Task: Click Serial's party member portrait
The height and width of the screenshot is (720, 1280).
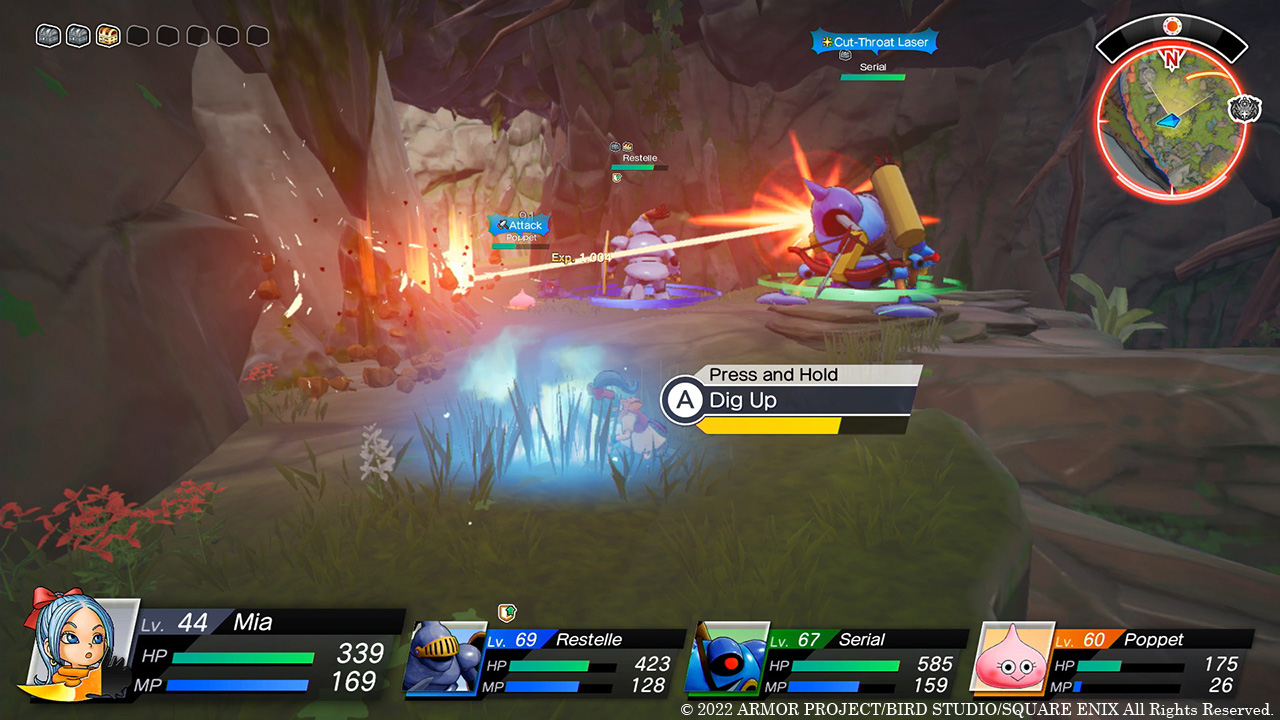Action: pyautogui.click(x=725, y=657)
